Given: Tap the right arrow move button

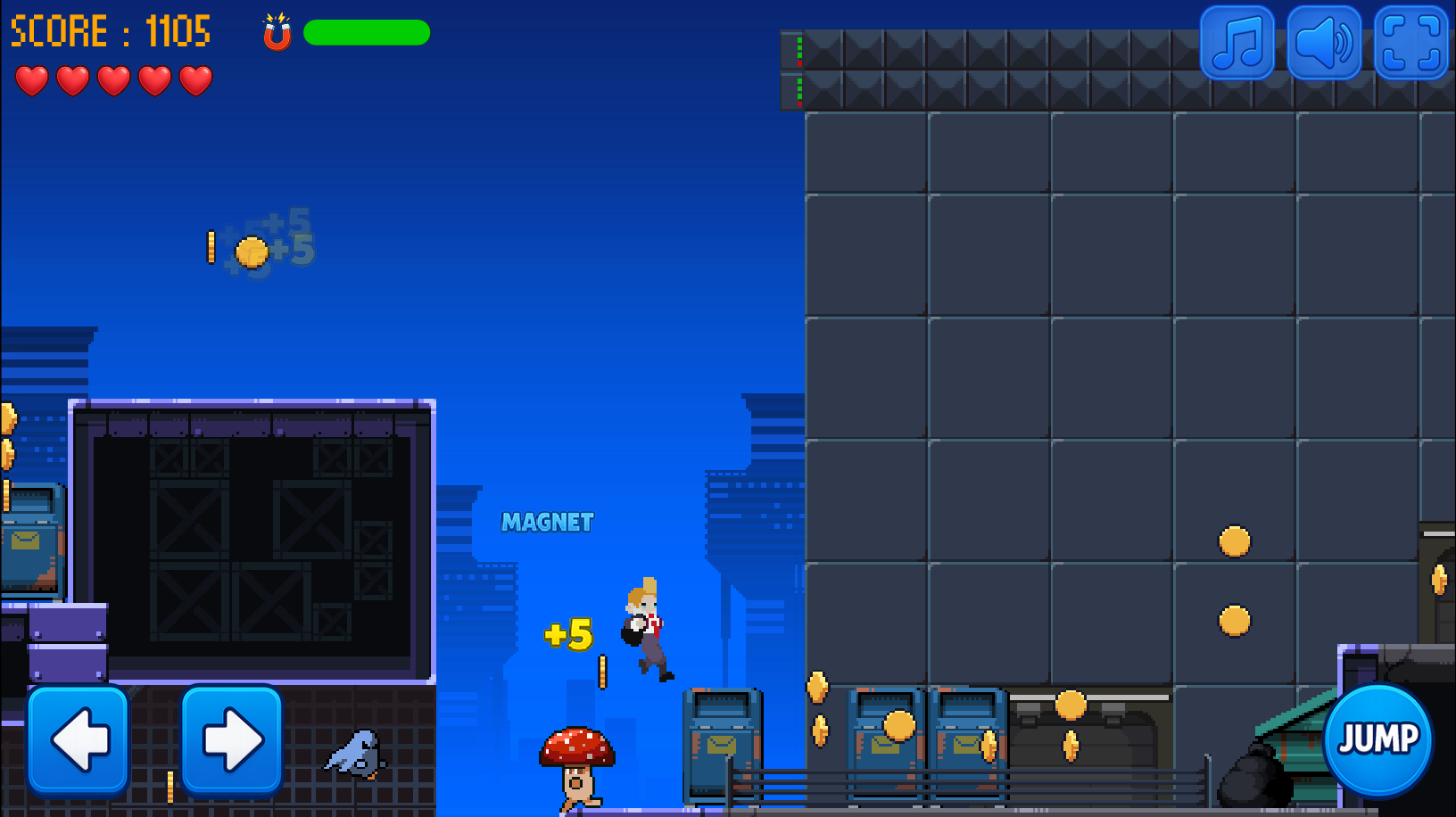Looking at the screenshot, I should click(x=232, y=739).
